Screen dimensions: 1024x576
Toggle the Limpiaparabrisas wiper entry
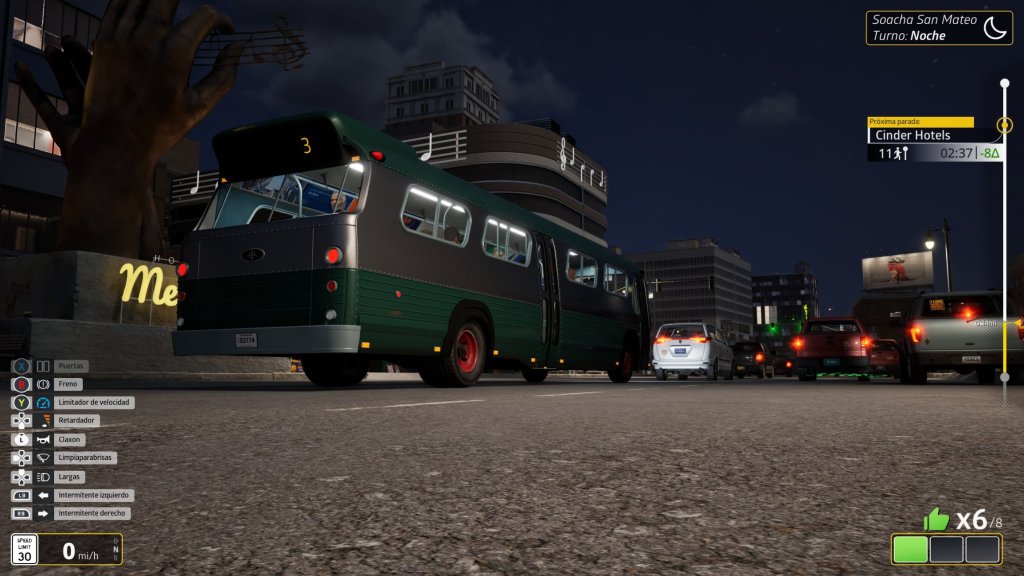(86, 458)
